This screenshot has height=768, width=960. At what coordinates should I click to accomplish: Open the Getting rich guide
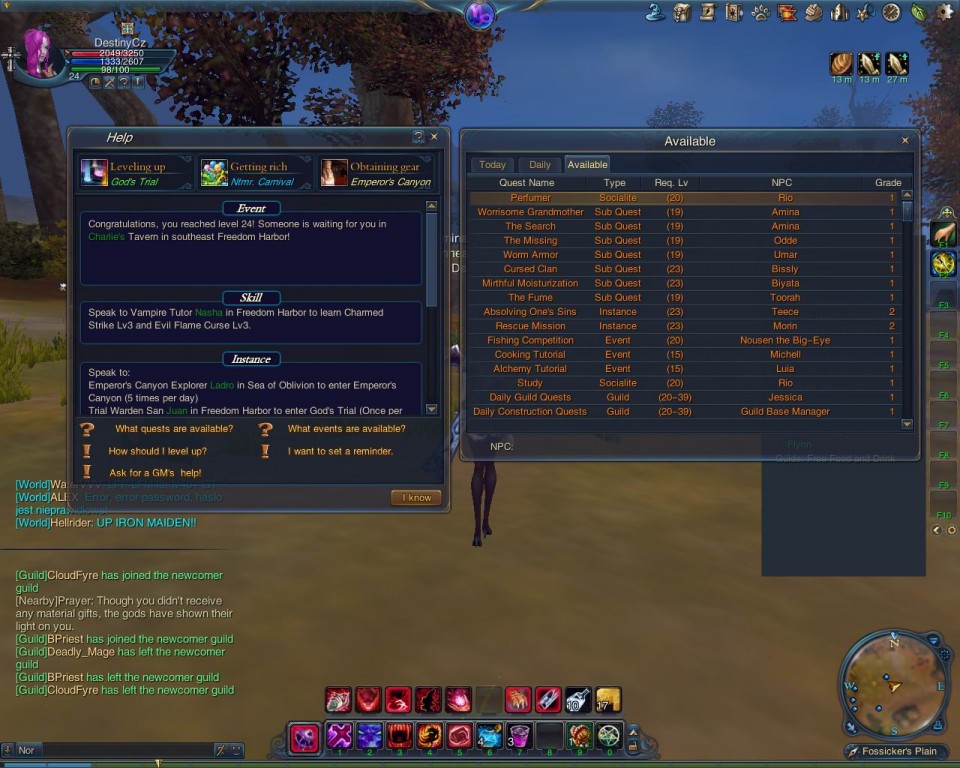point(256,173)
